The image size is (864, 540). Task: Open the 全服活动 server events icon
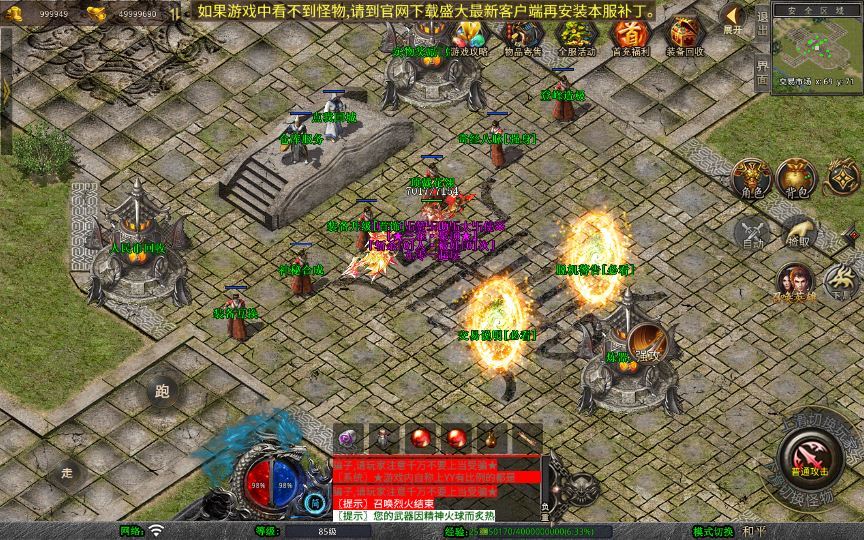coord(575,36)
